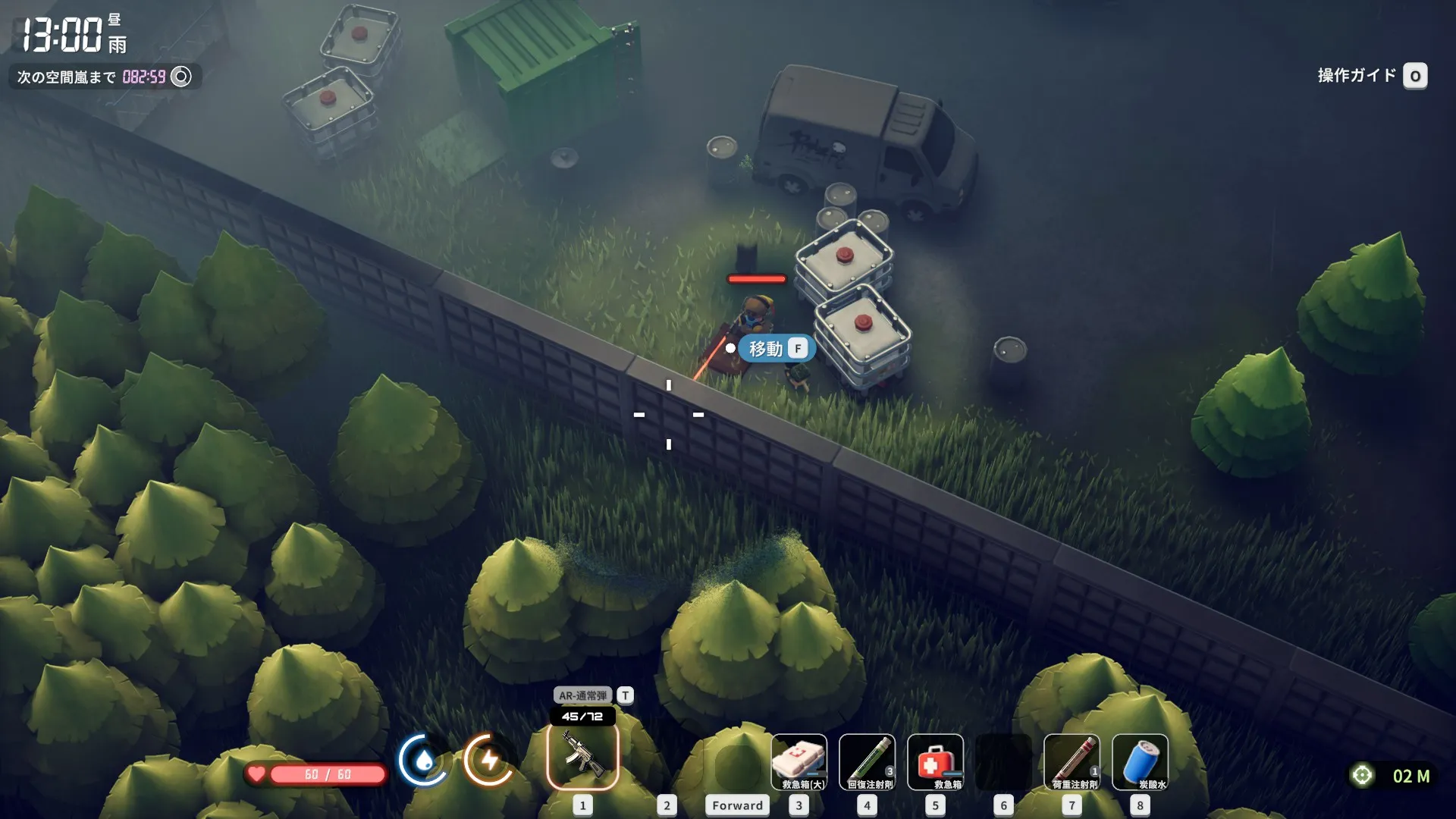Select the recovery injector (回復注射剤) slot

click(x=867, y=761)
